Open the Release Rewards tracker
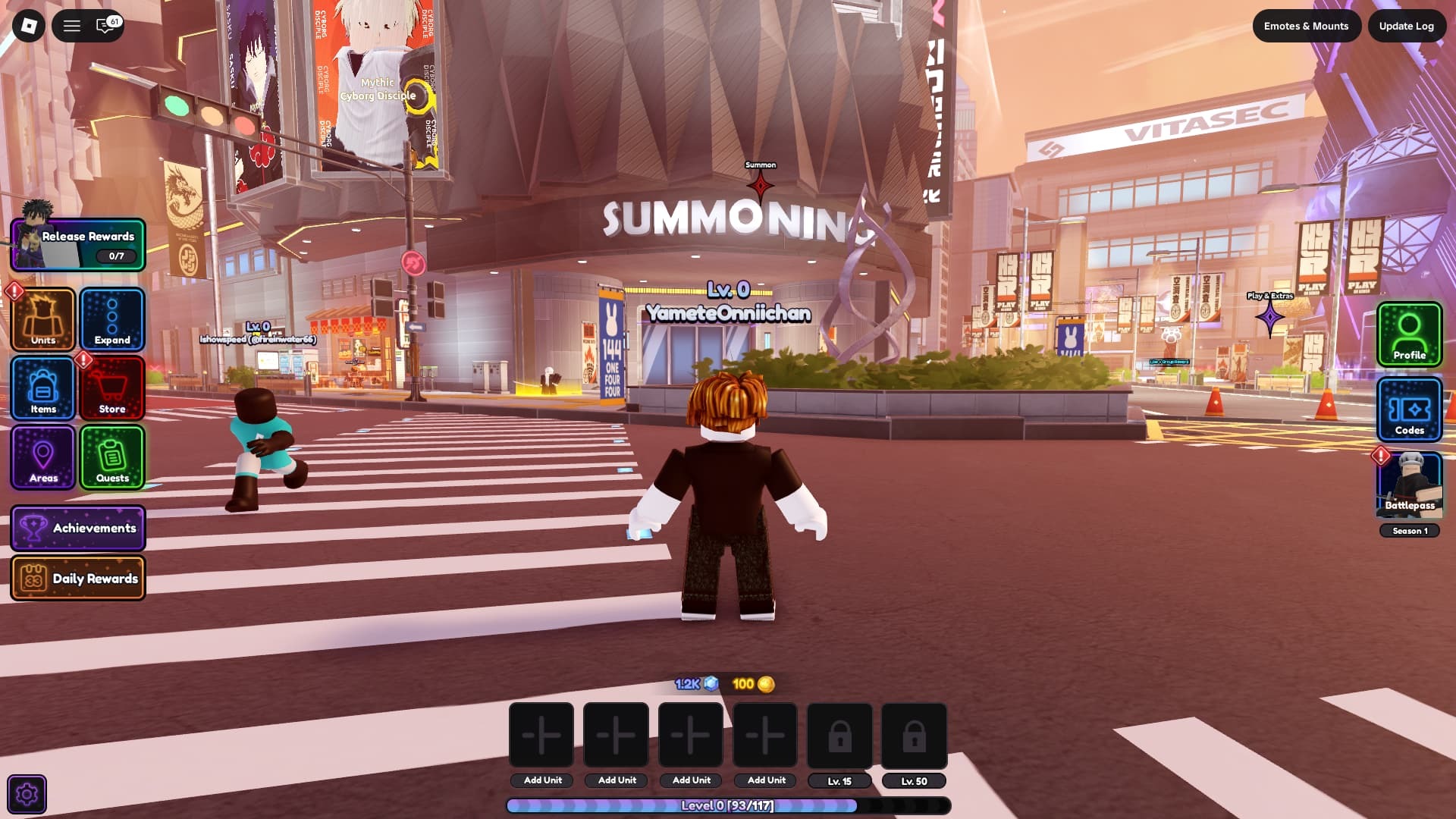 pos(78,245)
